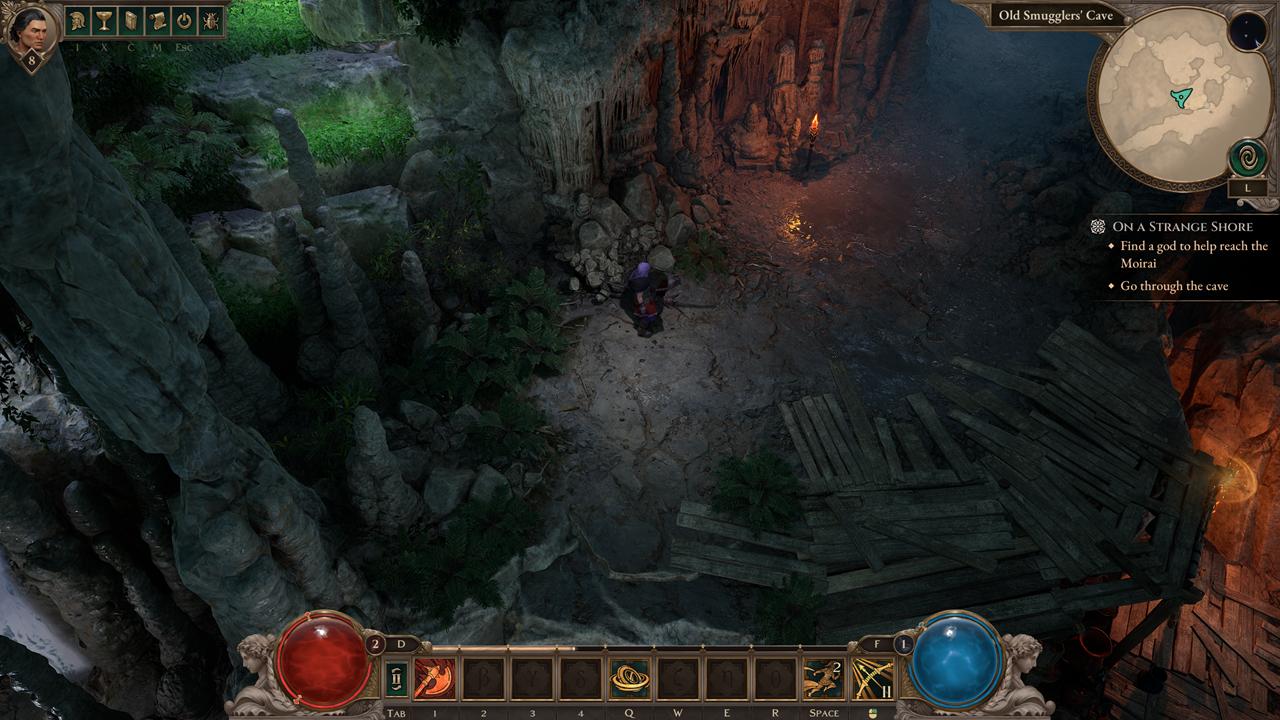
Task: Trigger the running figure dodge skill
Action: point(823,679)
